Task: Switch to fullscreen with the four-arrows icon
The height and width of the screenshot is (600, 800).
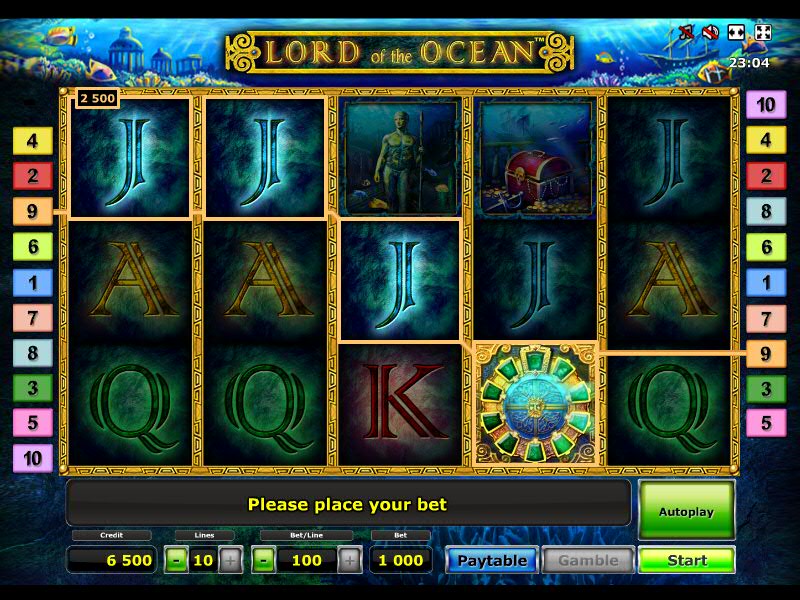Action: coord(762,33)
